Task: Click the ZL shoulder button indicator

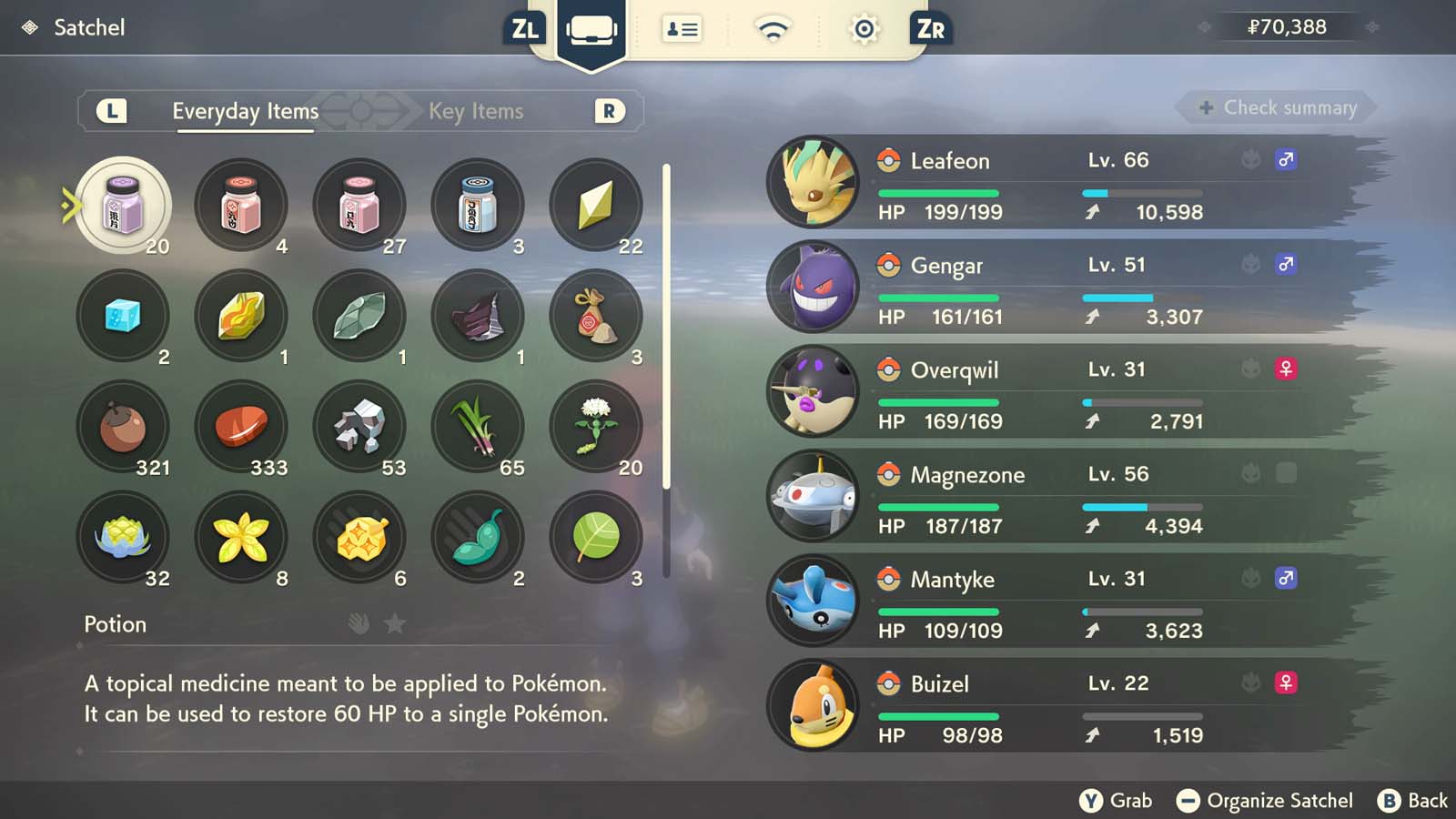Action: click(526, 28)
